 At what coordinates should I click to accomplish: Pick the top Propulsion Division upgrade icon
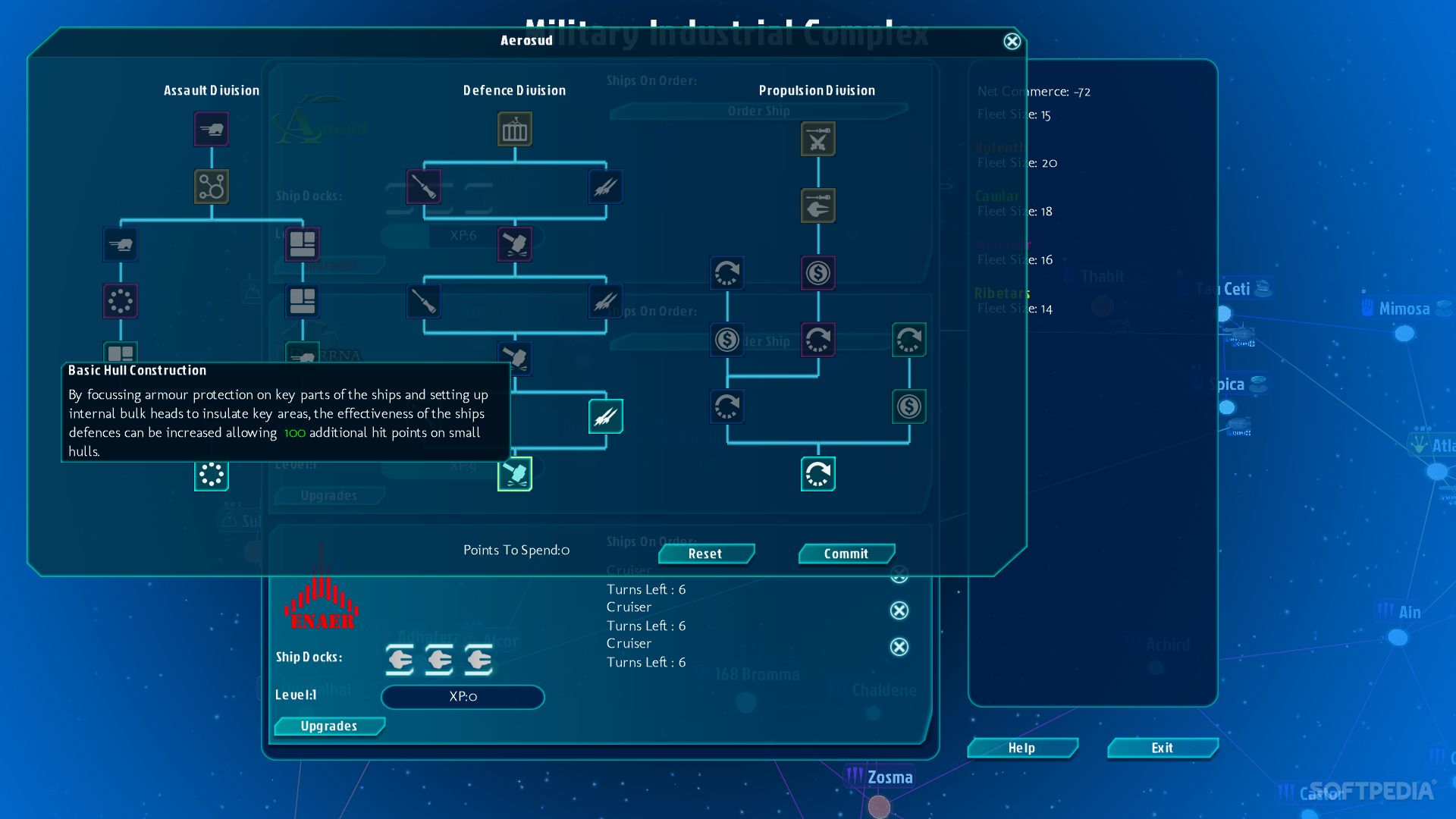pyautogui.click(x=818, y=140)
